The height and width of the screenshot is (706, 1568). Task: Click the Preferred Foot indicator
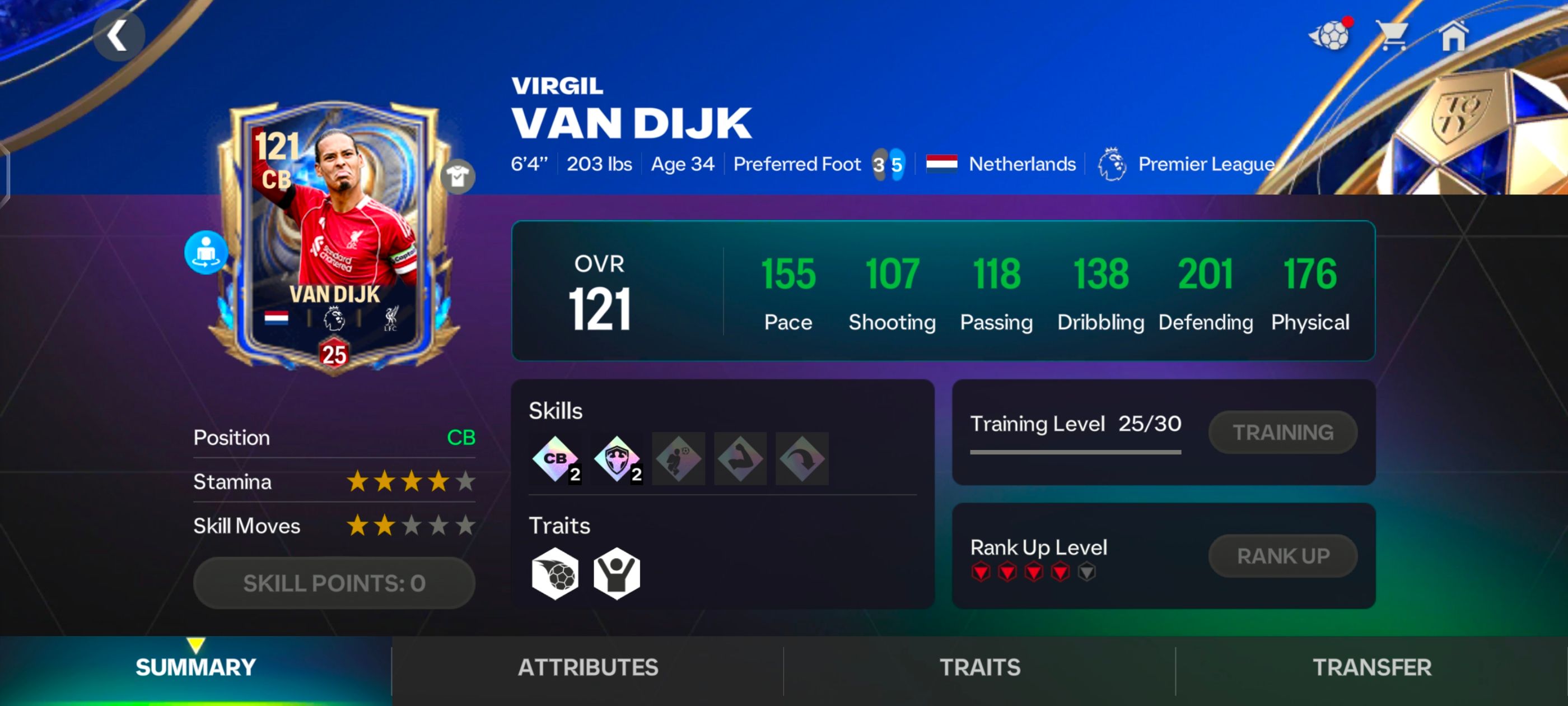tap(889, 163)
